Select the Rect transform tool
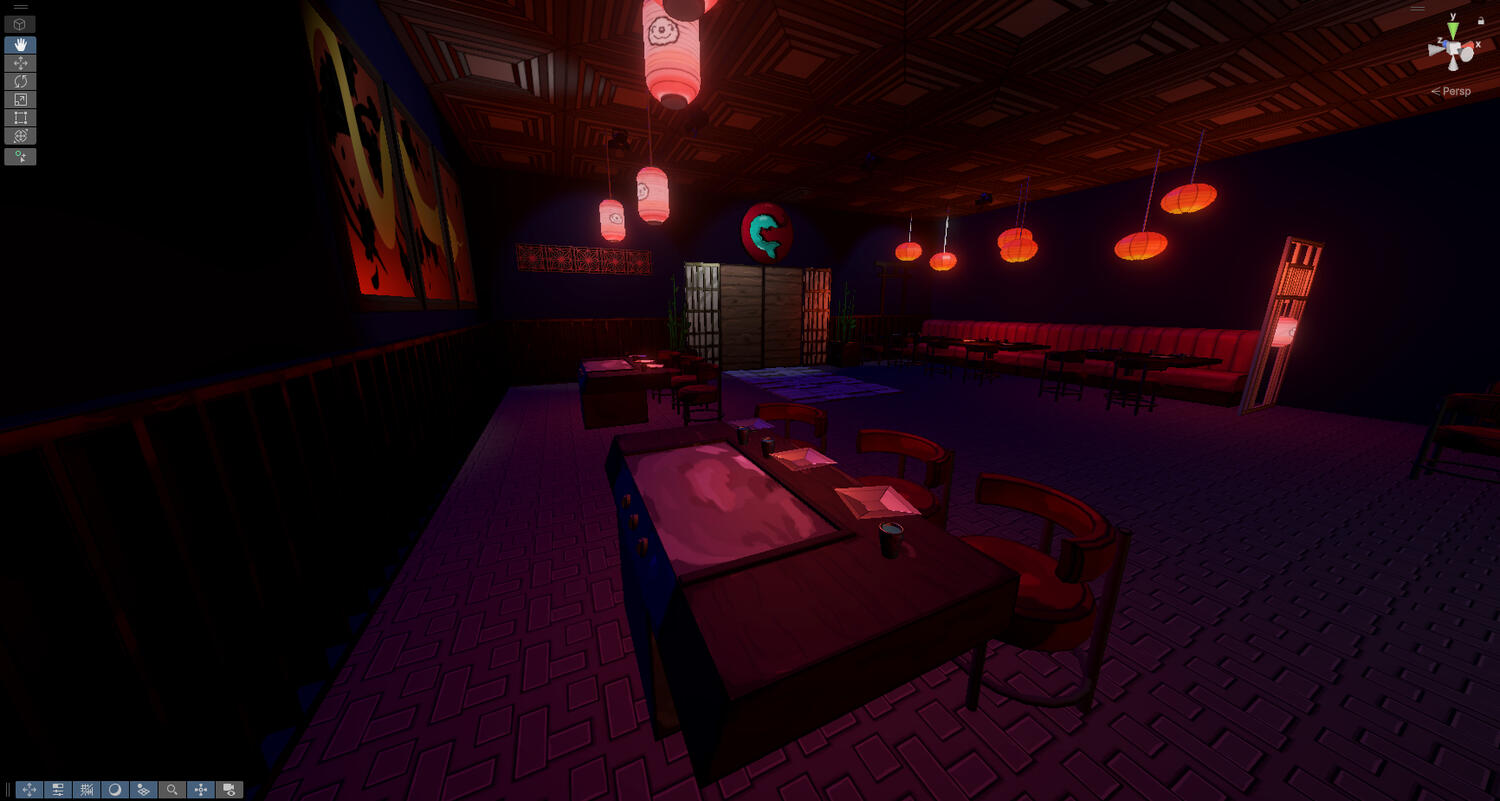 20,117
